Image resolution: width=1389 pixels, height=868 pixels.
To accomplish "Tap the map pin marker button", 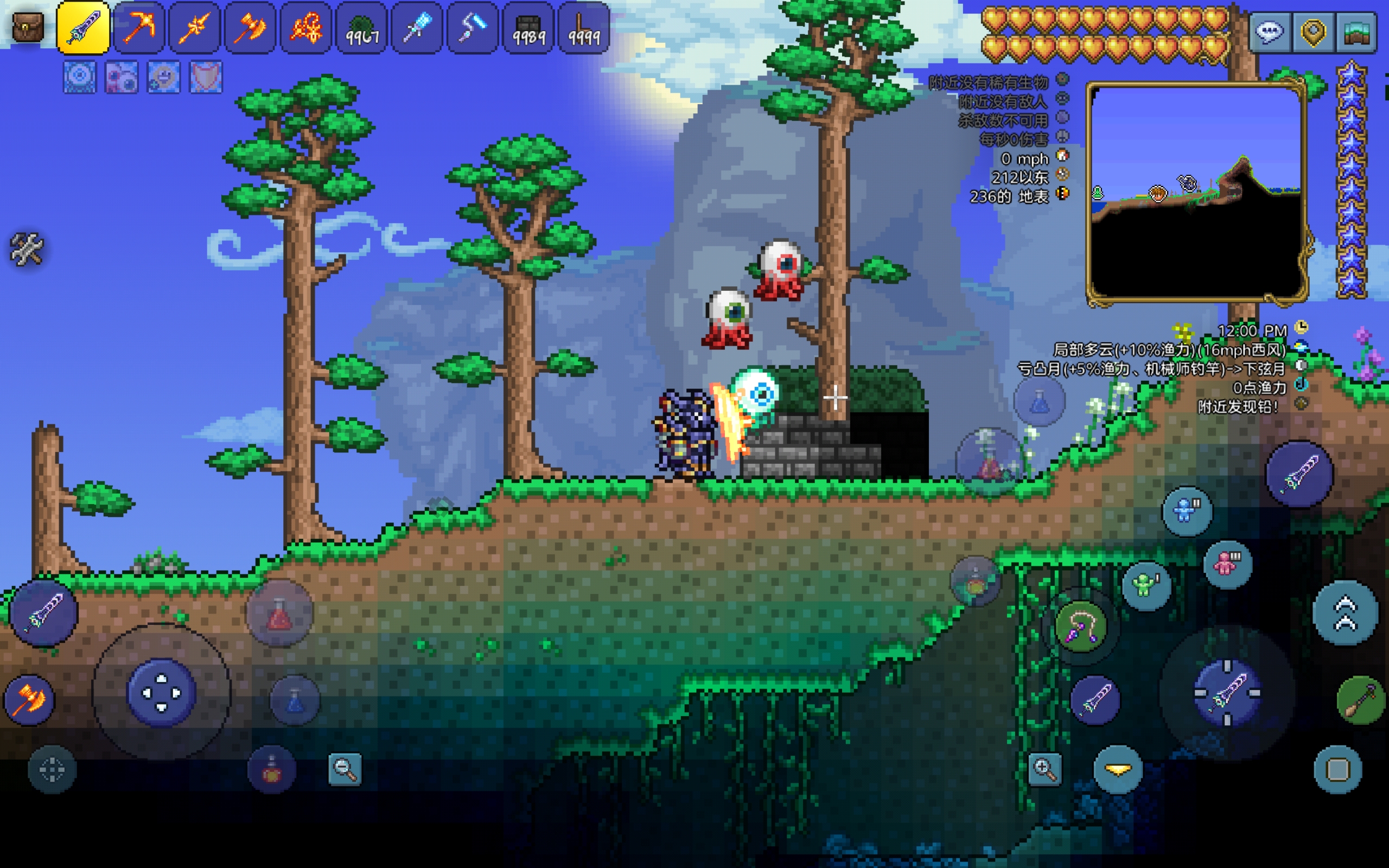I will (1312, 32).
